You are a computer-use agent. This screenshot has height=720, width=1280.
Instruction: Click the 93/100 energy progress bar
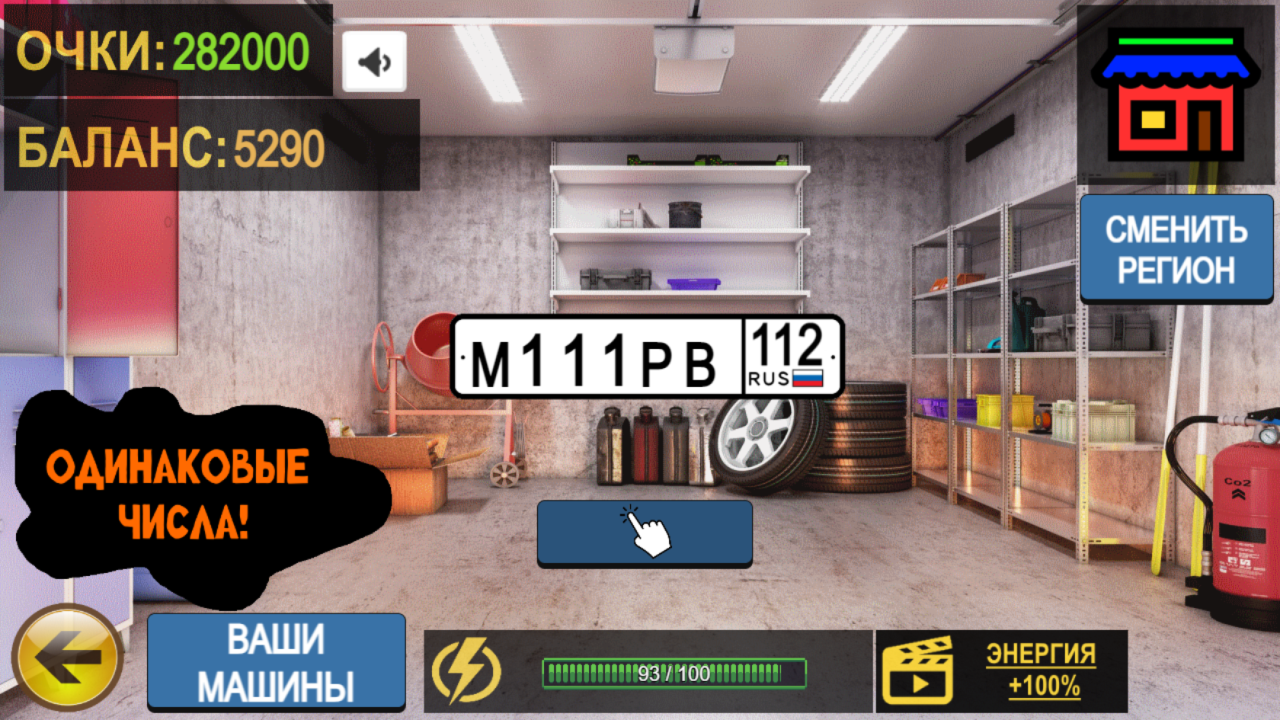coord(675,672)
